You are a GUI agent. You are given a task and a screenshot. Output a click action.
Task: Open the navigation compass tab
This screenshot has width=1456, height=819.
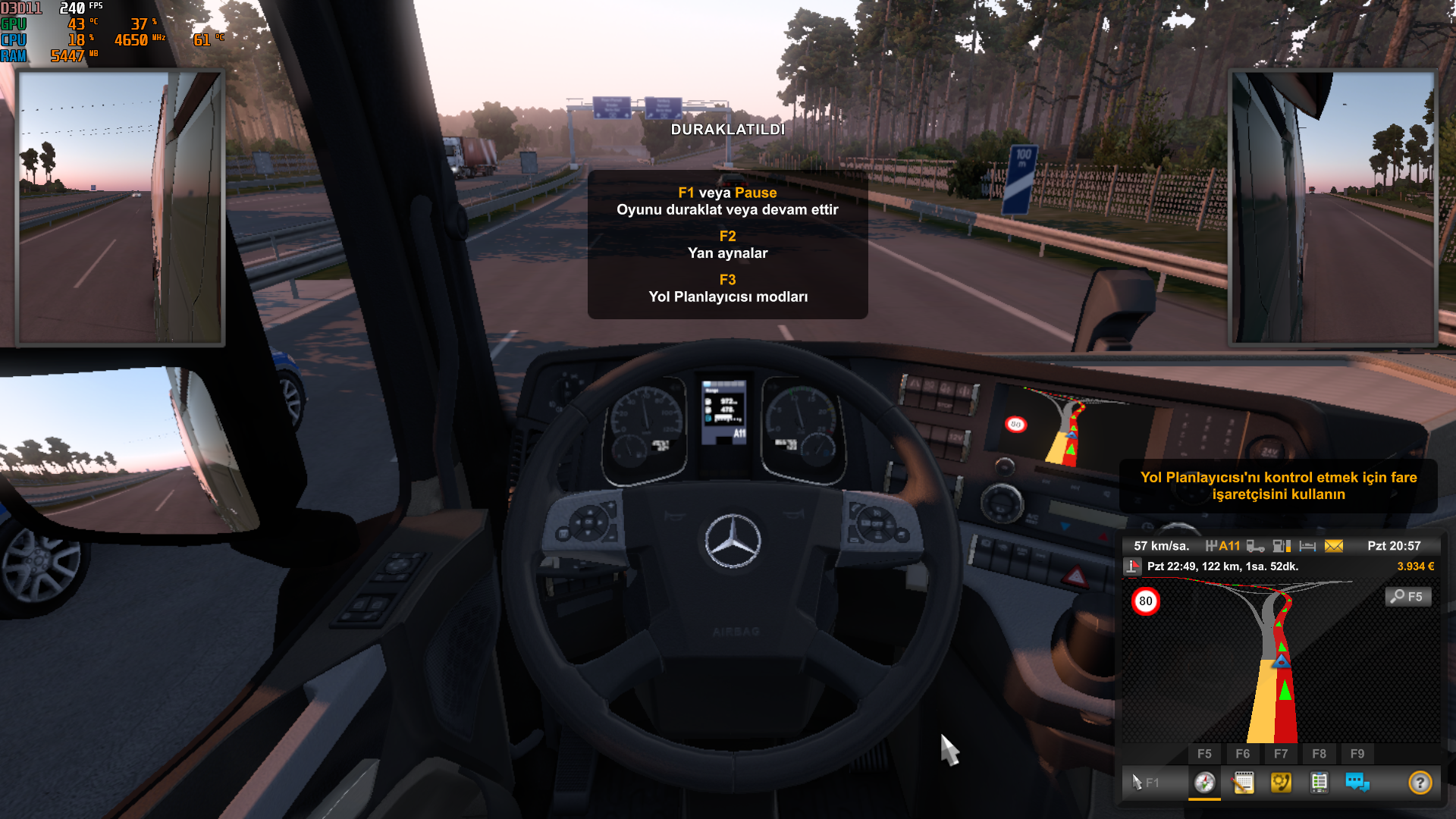click(1204, 782)
